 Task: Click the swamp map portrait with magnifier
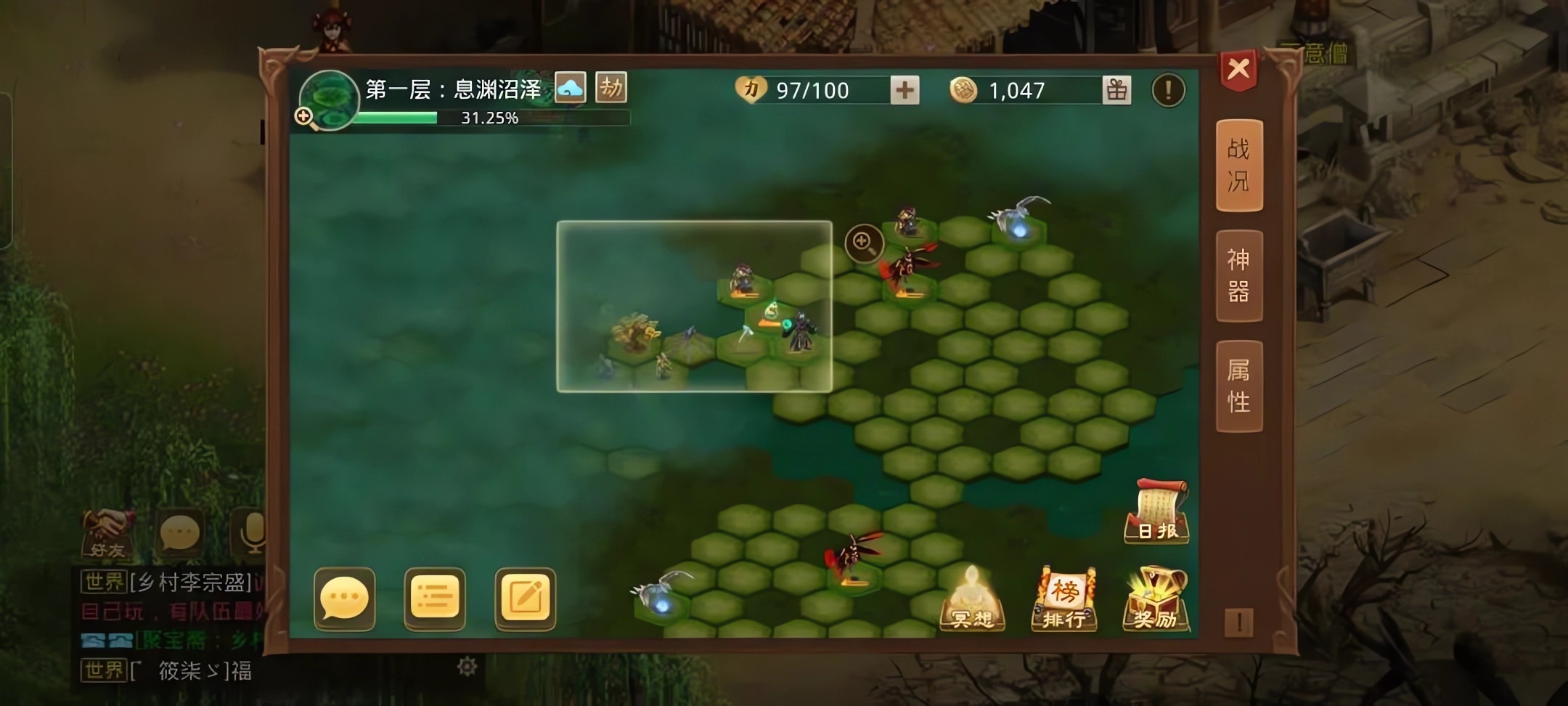328,100
